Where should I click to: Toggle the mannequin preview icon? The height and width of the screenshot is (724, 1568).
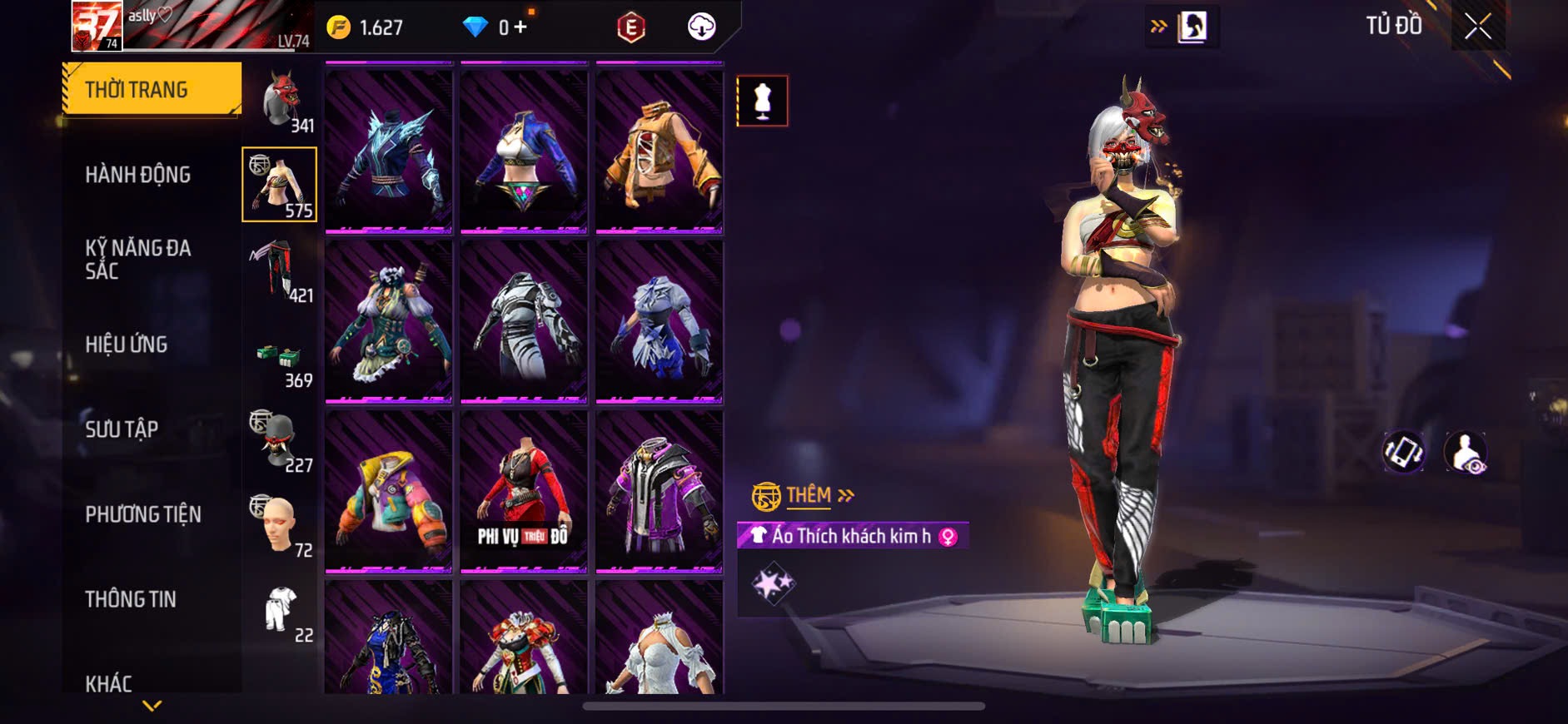[x=762, y=102]
